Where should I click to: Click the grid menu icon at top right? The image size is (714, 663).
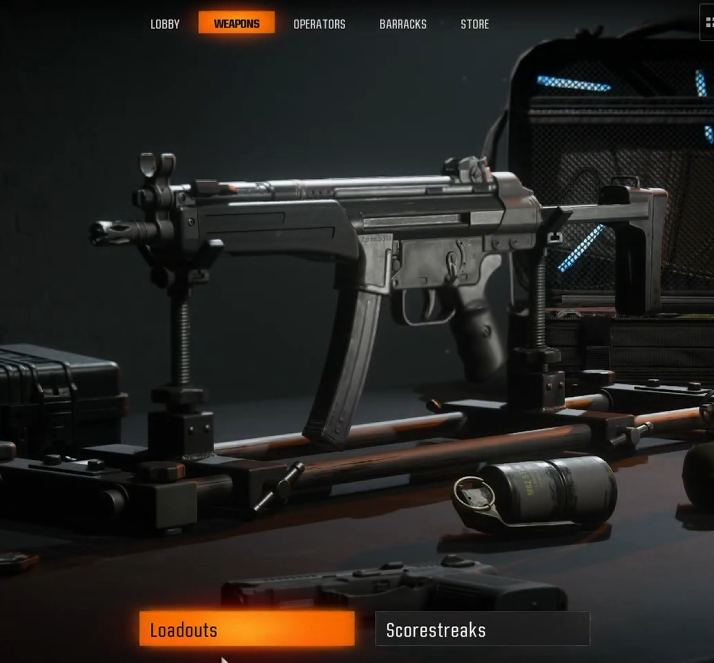click(x=708, y=22)
